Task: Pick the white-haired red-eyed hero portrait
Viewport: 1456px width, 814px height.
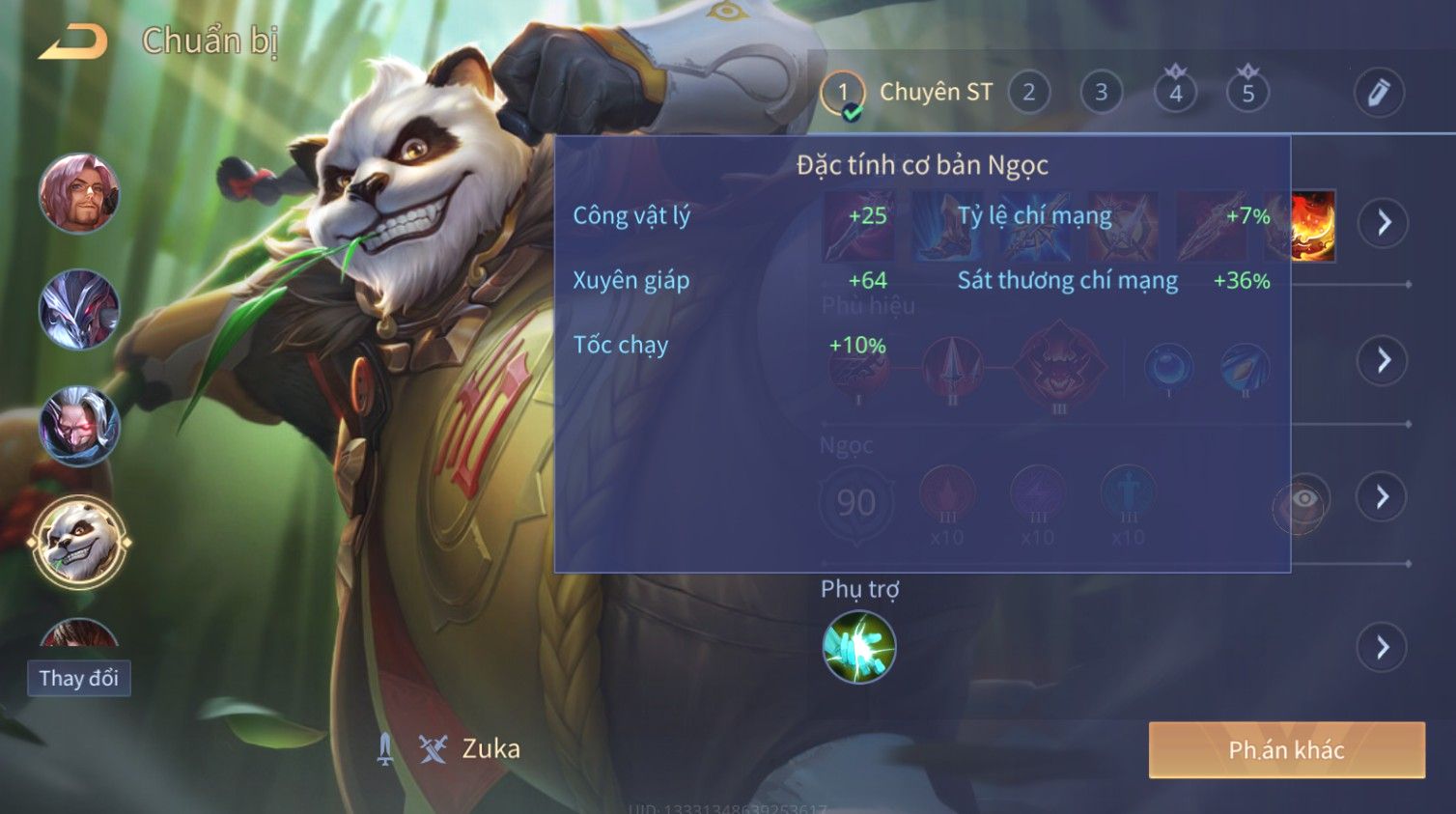Action: [x=79, y=425]
